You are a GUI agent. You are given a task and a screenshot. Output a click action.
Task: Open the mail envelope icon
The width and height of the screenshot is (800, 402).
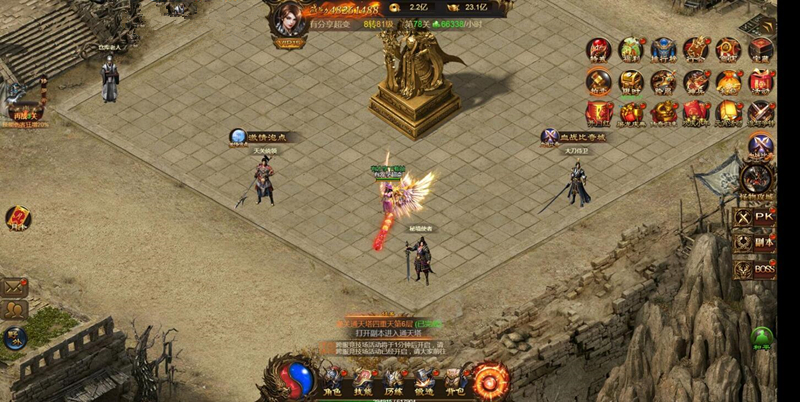(x=15, y=287)
